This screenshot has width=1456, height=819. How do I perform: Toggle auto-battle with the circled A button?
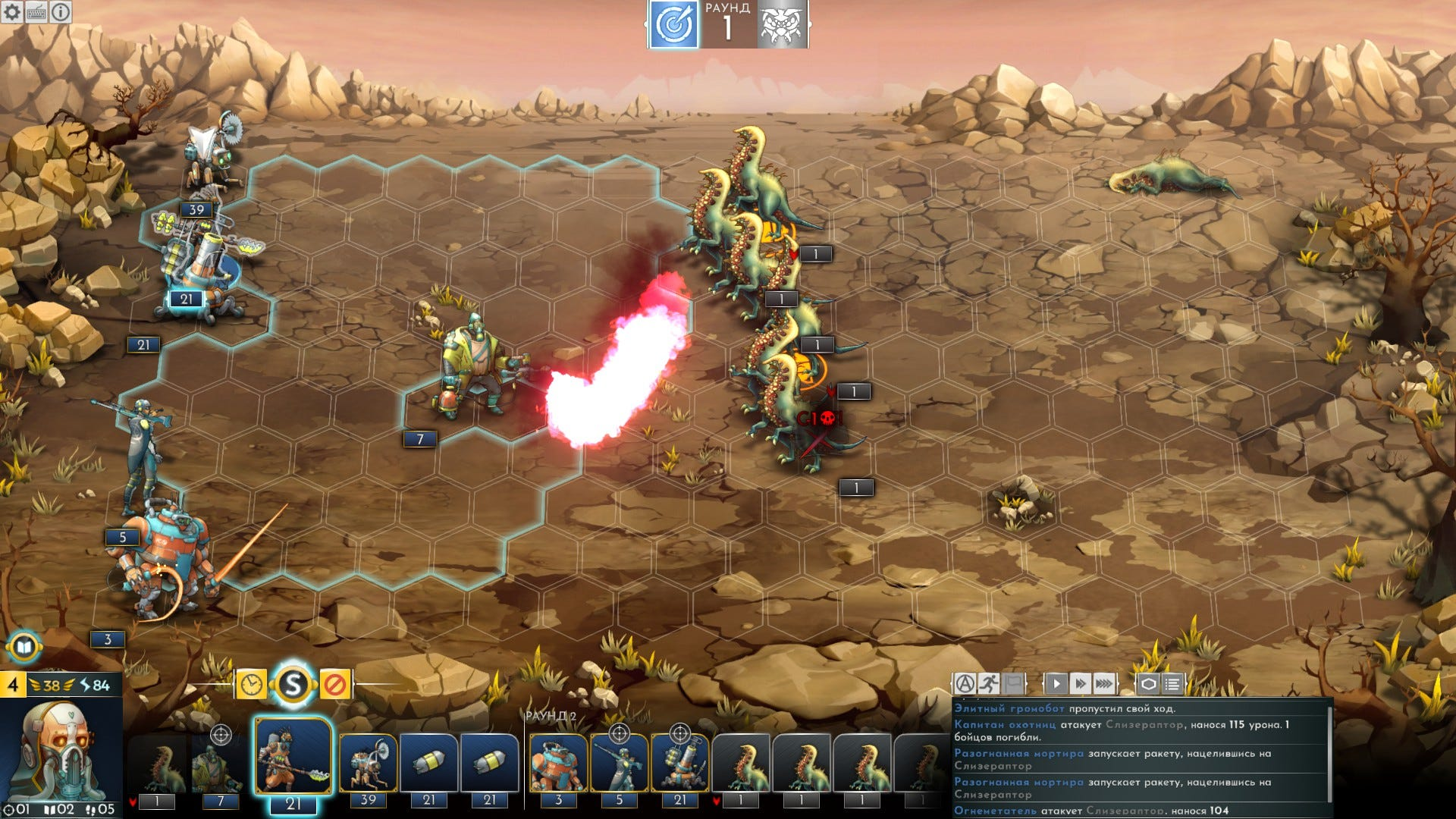click(965, 684)
